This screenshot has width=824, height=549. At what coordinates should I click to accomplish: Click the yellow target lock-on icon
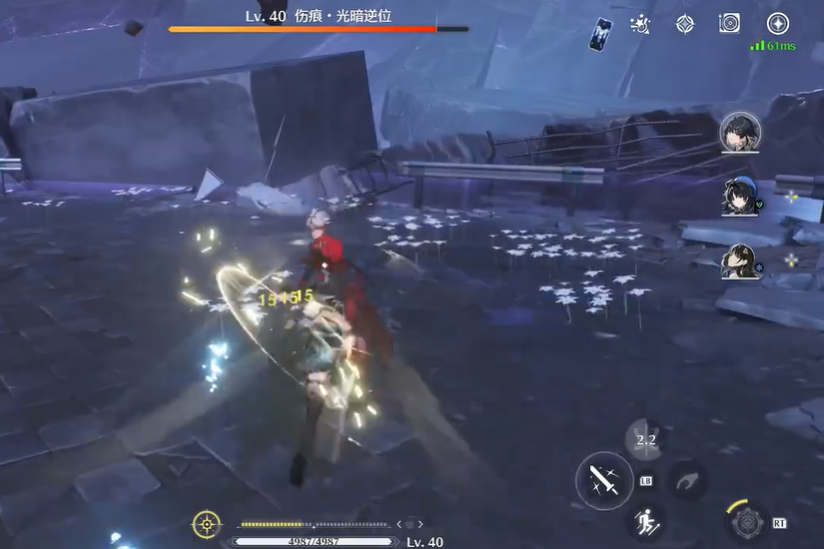tap(206, 523)
